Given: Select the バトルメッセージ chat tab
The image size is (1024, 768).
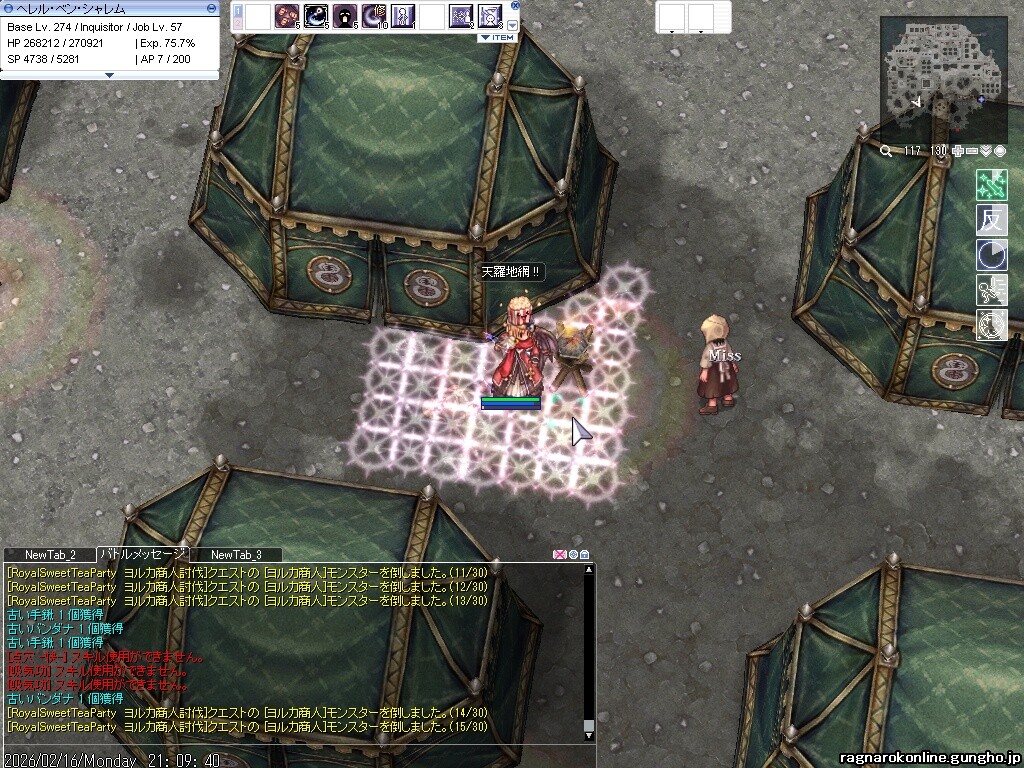Looking at the screenshot, I should point(141,554).
